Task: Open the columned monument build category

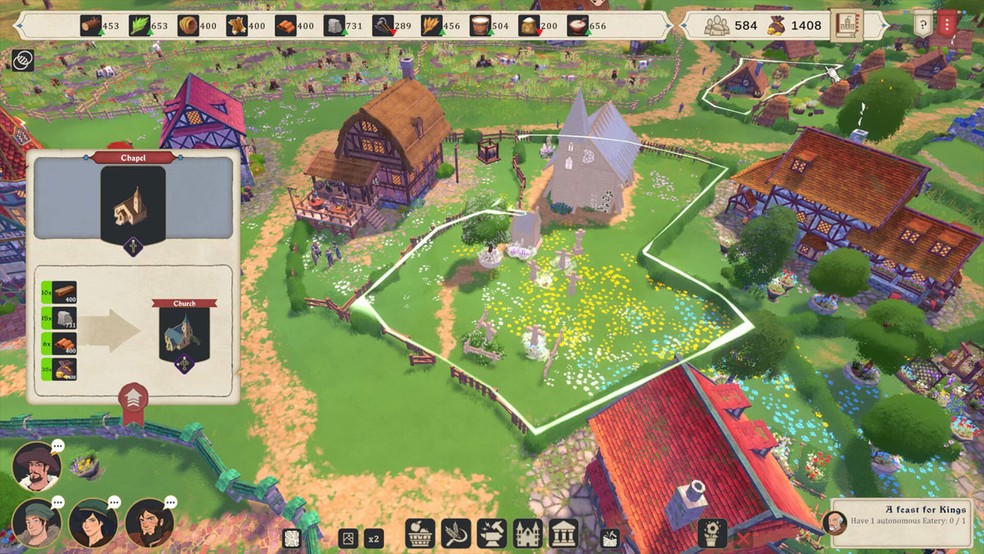Action: pyautogui.click(x=564, y=533)
